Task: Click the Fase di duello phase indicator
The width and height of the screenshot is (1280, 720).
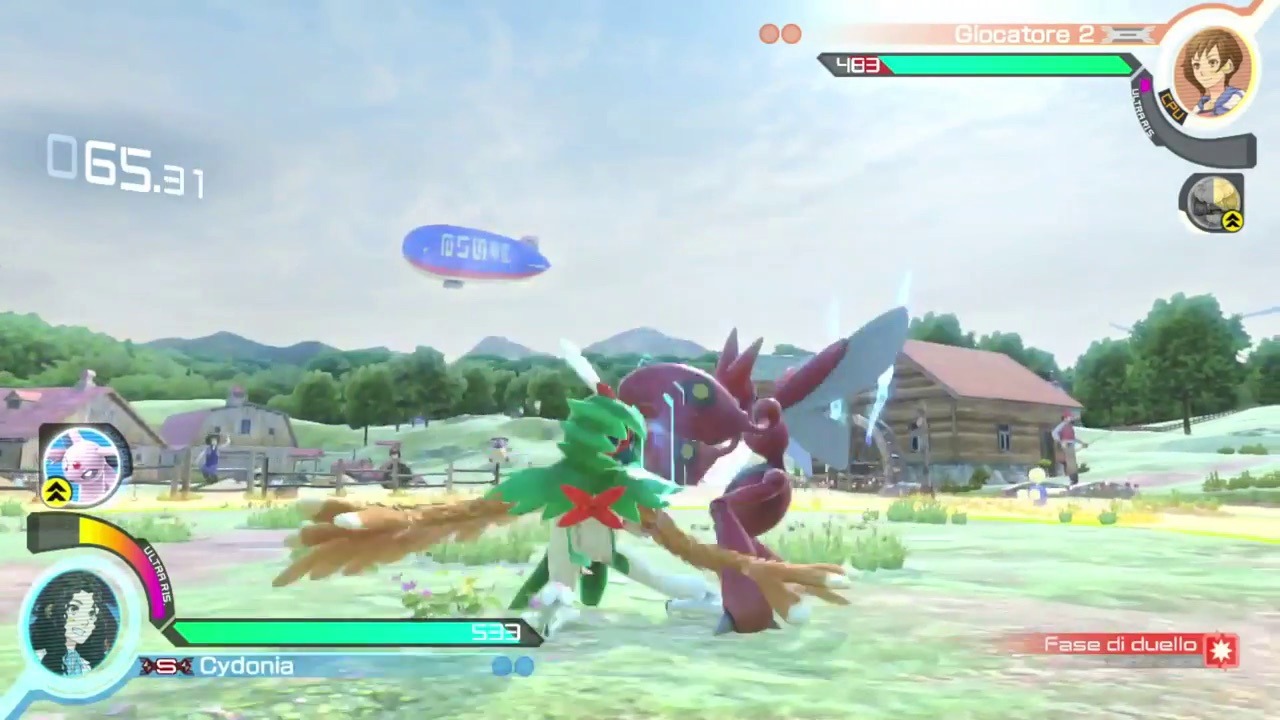Action: 1137,647
